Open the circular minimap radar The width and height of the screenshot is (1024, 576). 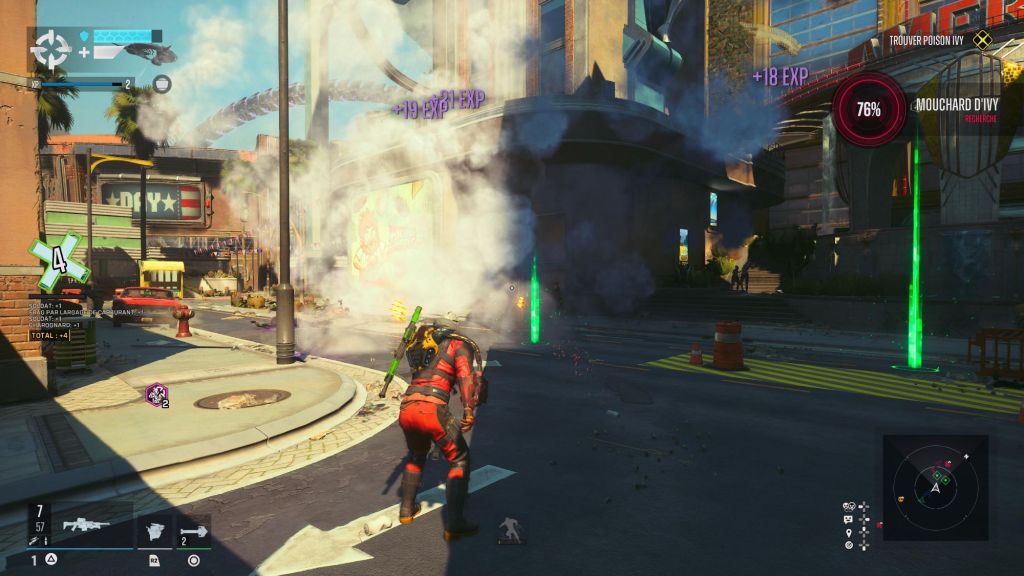pyautogui.click(x=936, y=487)
